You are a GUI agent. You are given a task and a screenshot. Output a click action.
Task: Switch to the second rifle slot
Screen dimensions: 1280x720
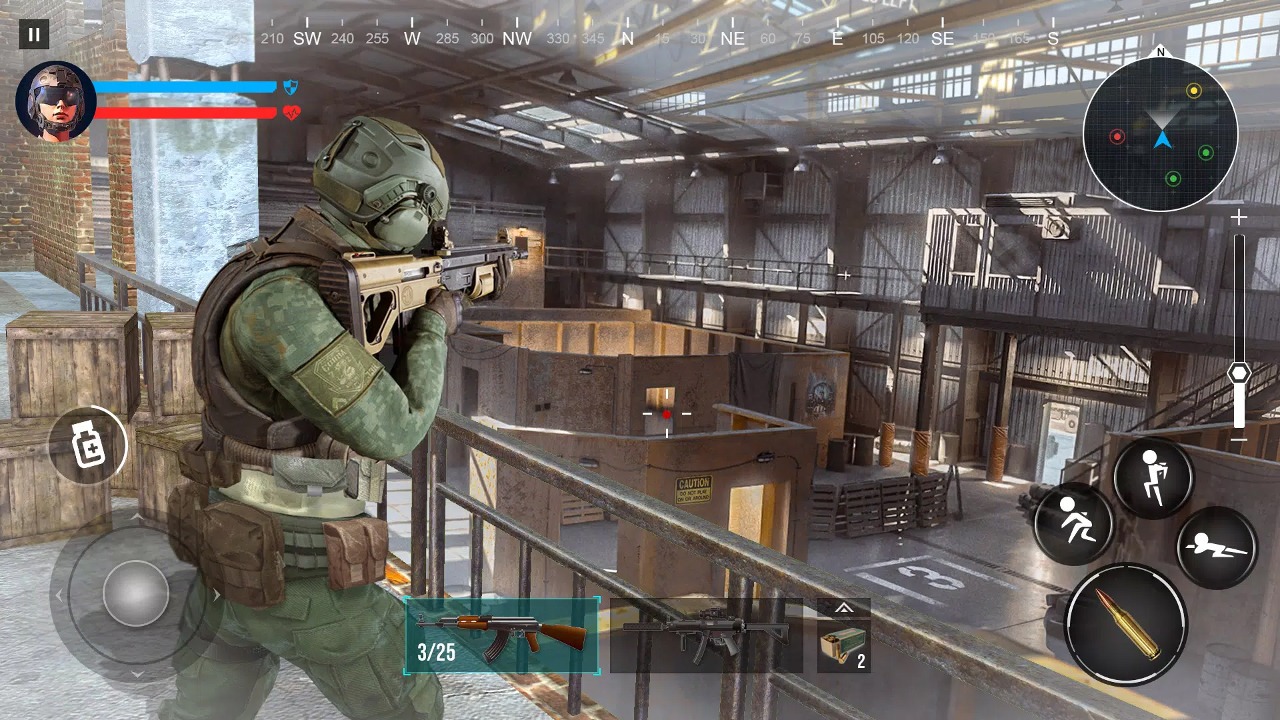pos(705,636)
